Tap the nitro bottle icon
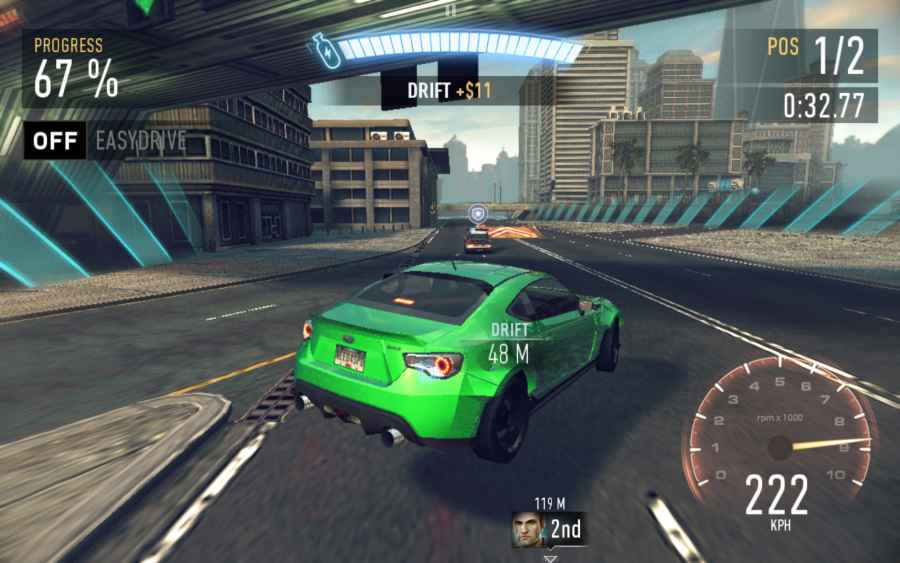The height and width of the screenshot is (563, 900). tap(327, 51)
